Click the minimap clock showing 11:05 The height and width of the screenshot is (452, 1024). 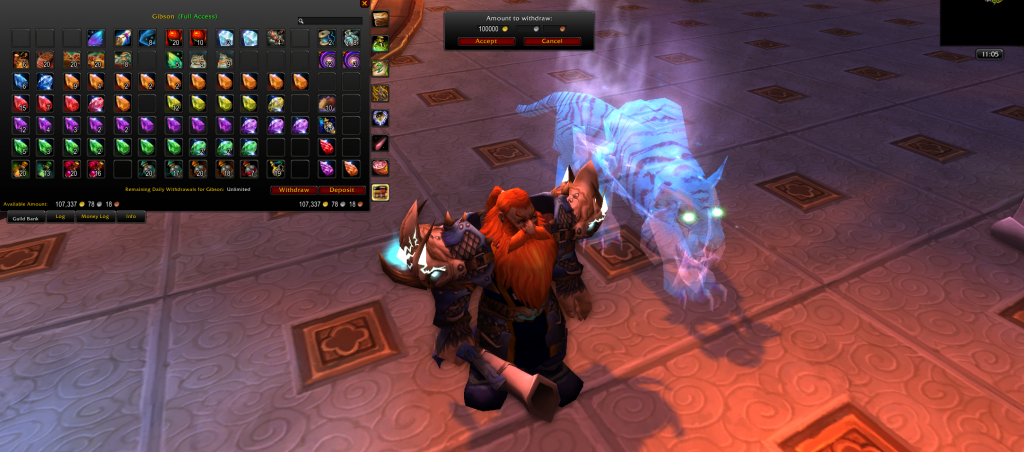point(987,54)
